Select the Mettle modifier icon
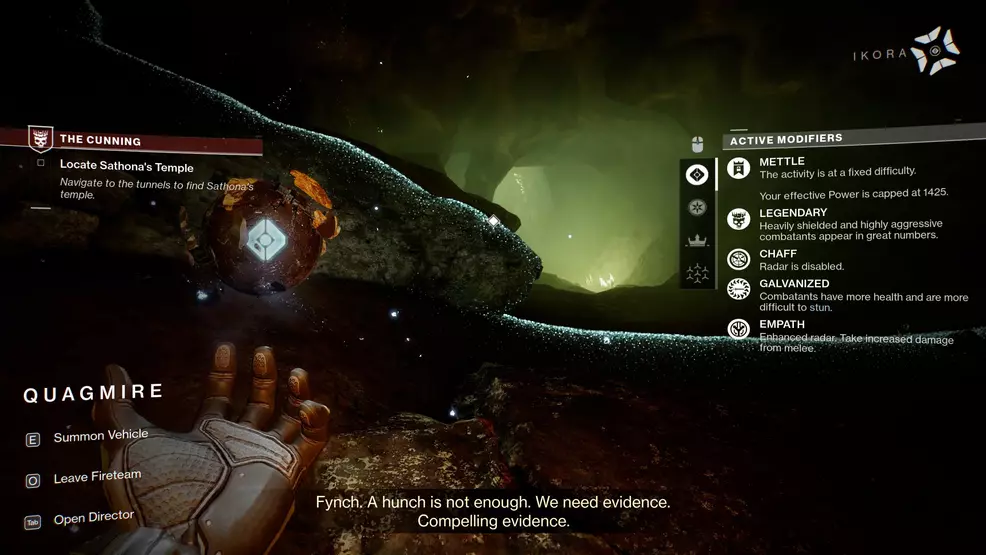 [739, 169]
